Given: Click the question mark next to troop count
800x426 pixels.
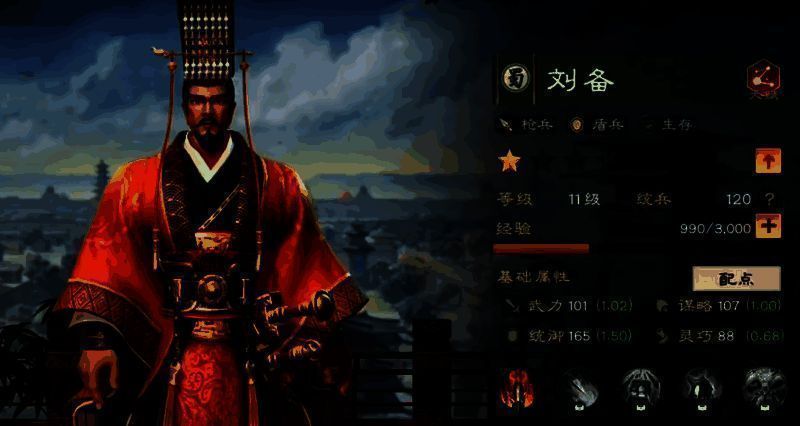Looking at the screenshot, I should [x=769, y=199].
